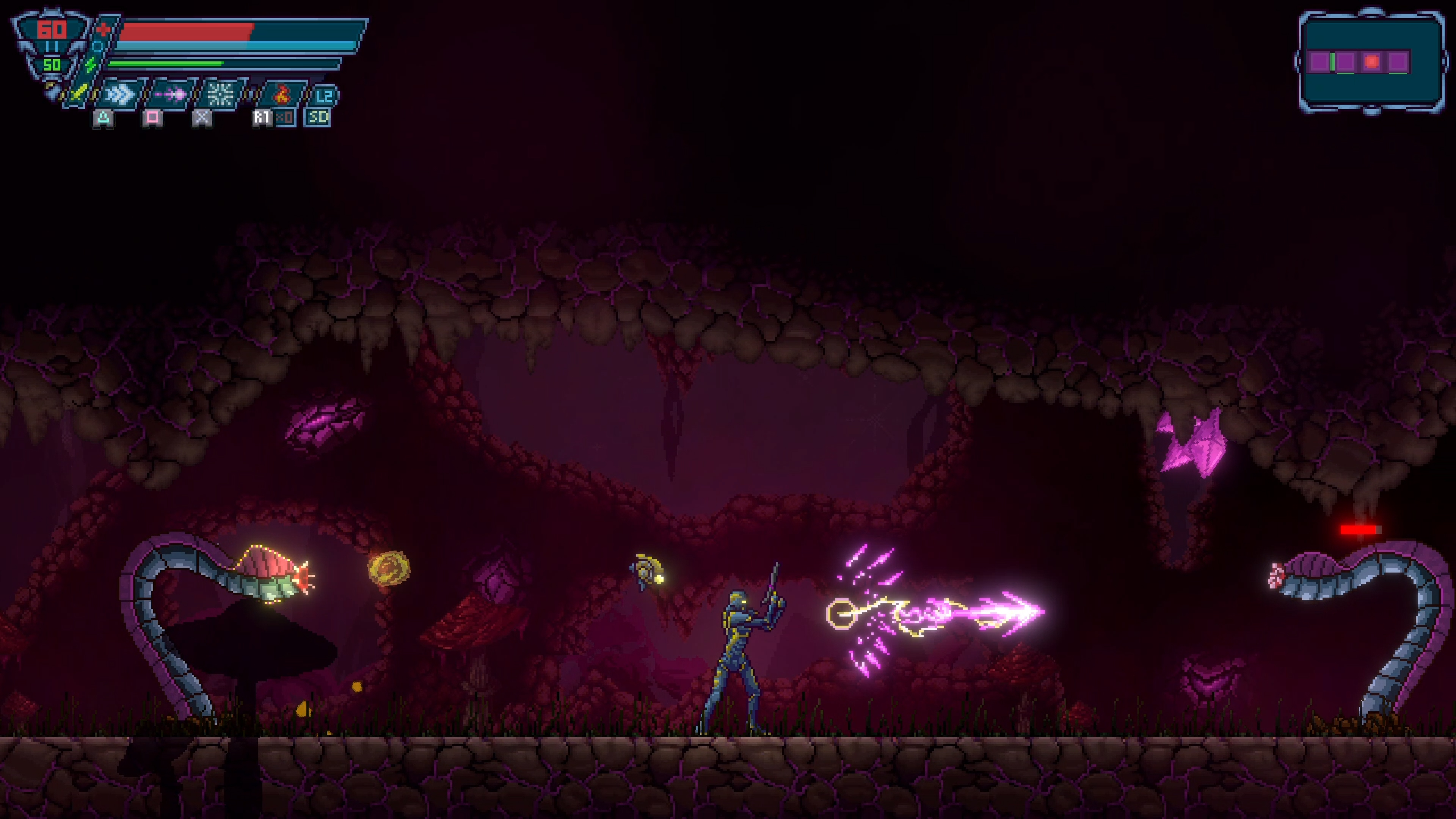The image size is (1456, 819).
Task: Select the red flame consumable slot
Action: pyautogui.click(x=281, y=94)
